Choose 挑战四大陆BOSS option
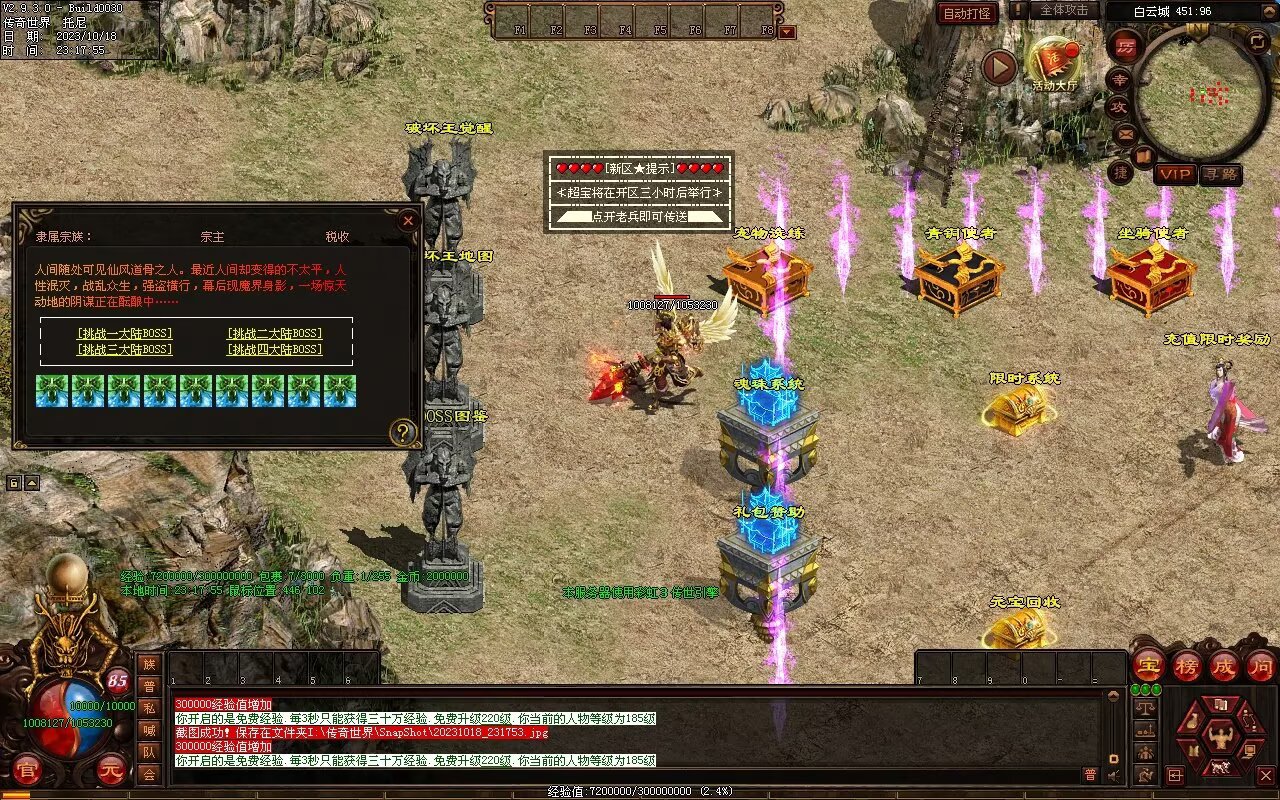Viewport: 1280px width, 800px height. (274, 349)
